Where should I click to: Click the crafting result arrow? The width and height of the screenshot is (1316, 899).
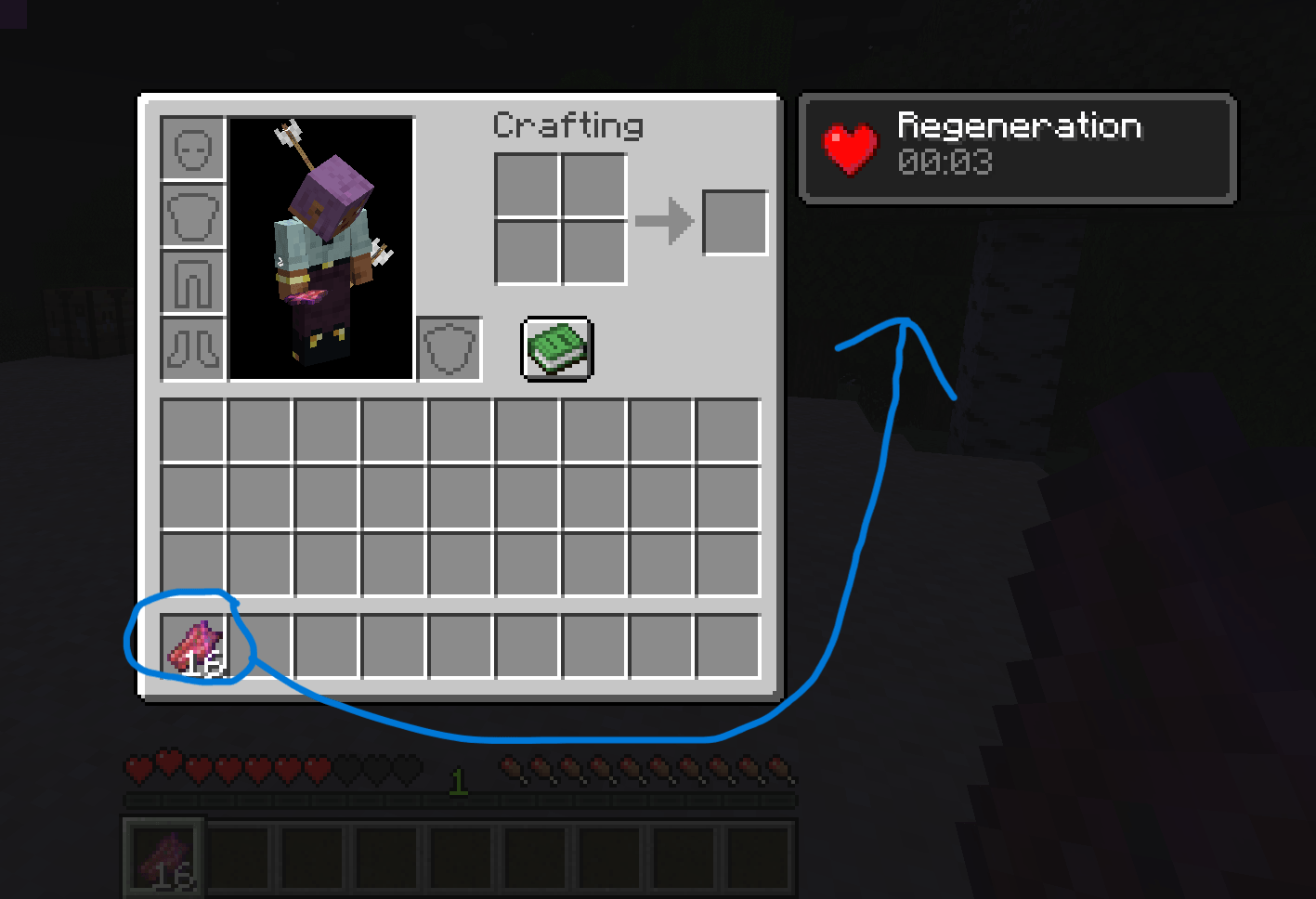pos(664,221)
